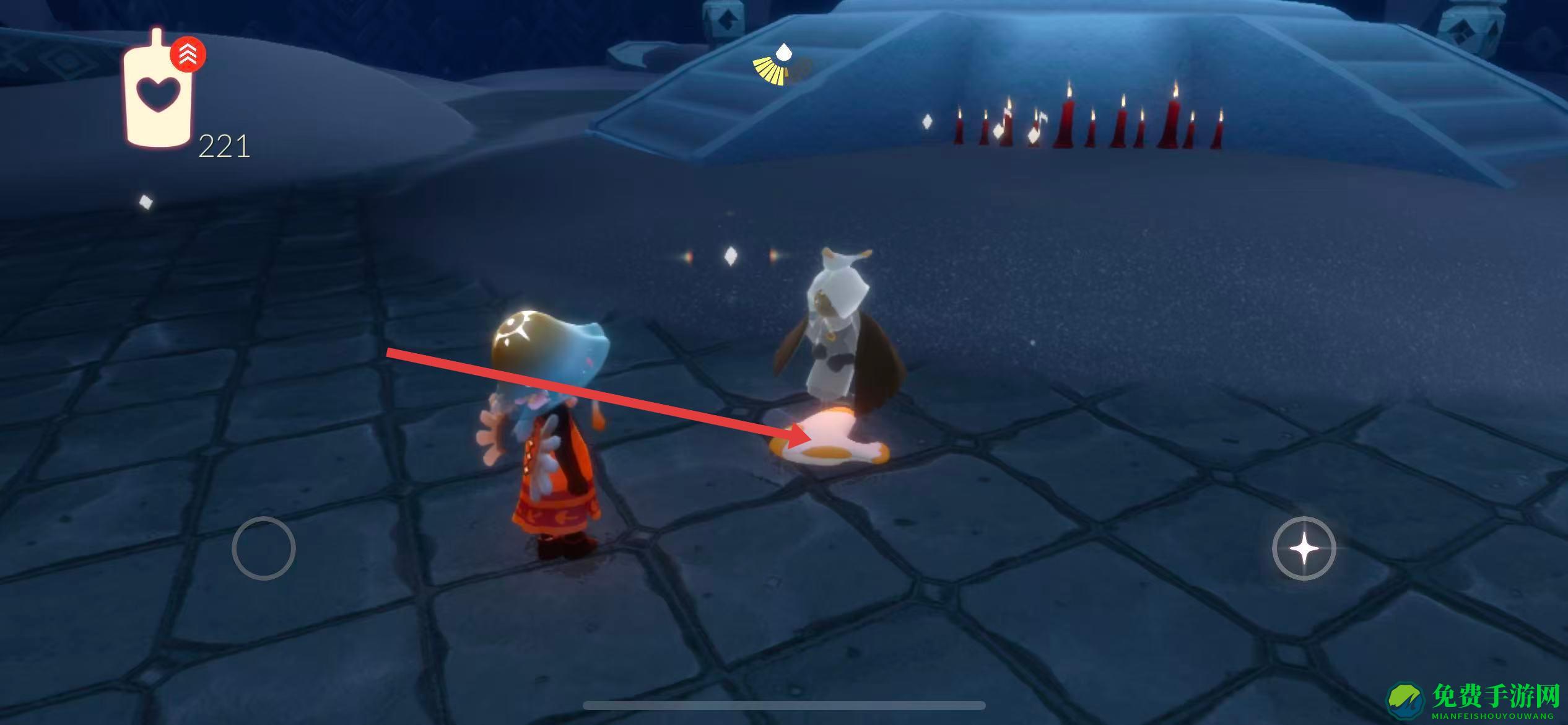Click the virtual joystick circle
Image resolution: width=1568 pixels, height=725 pixels.
pos(263,548)
